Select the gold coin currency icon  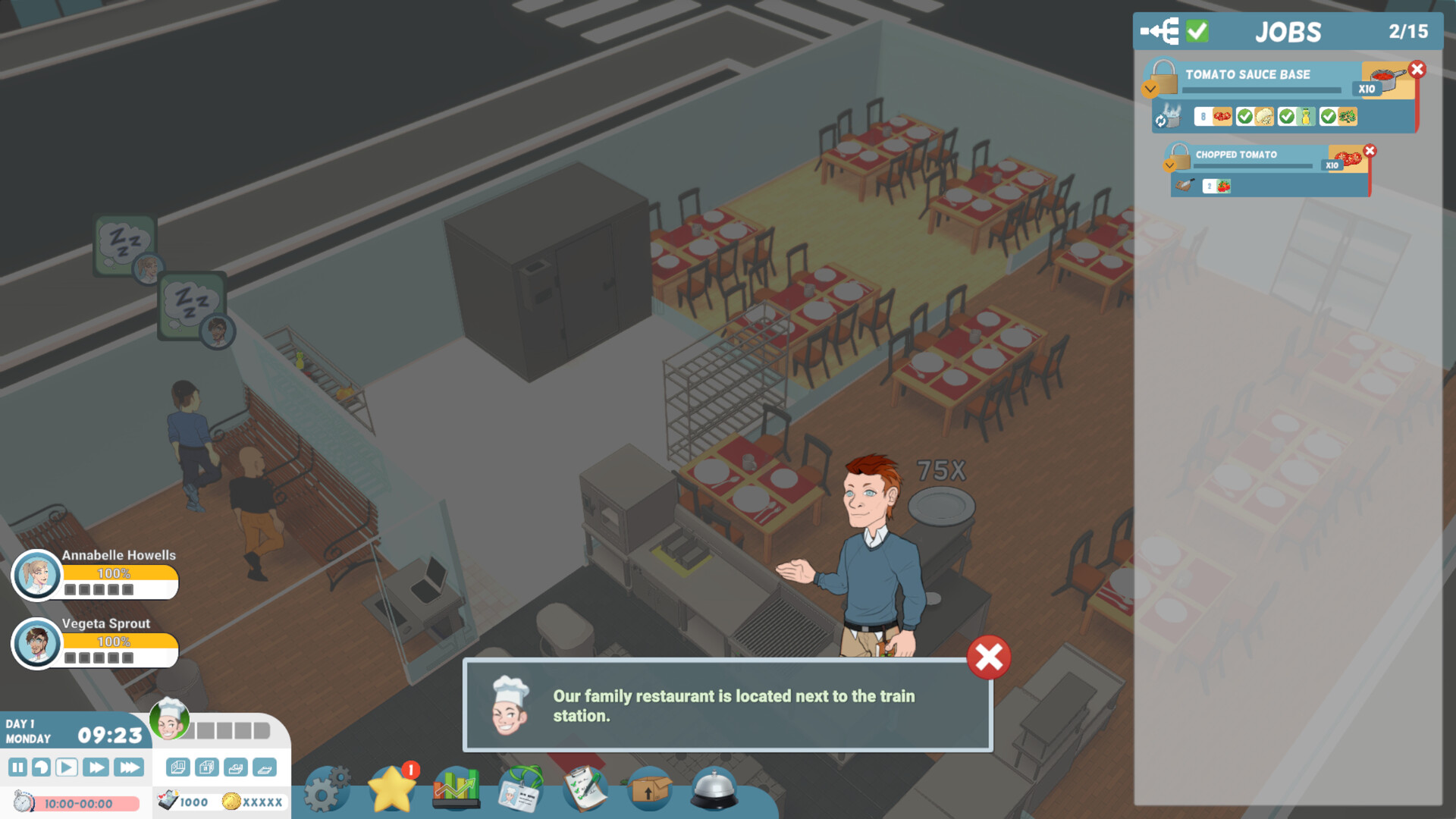[231, 802]
